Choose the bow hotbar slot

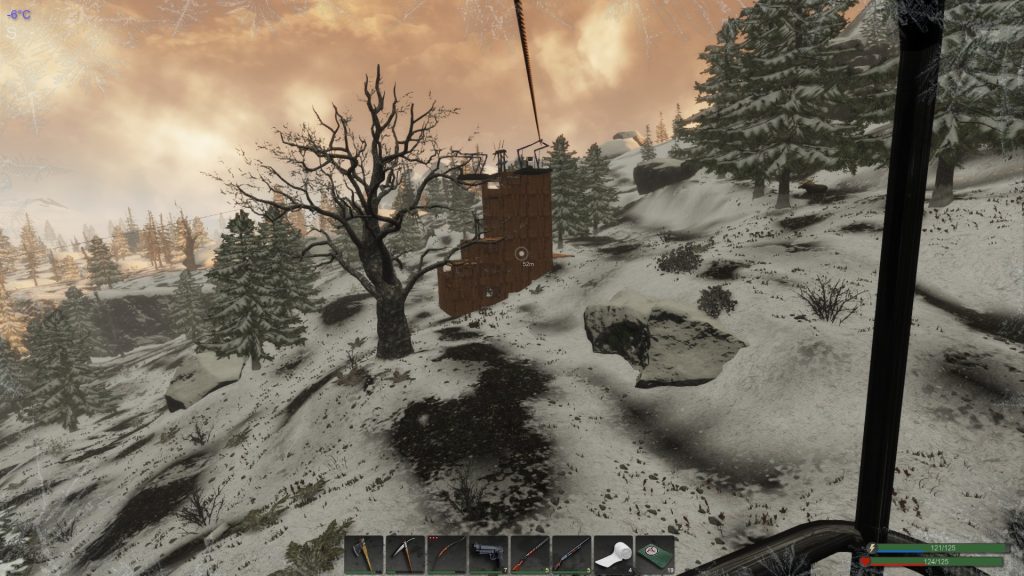pos(447,554)
